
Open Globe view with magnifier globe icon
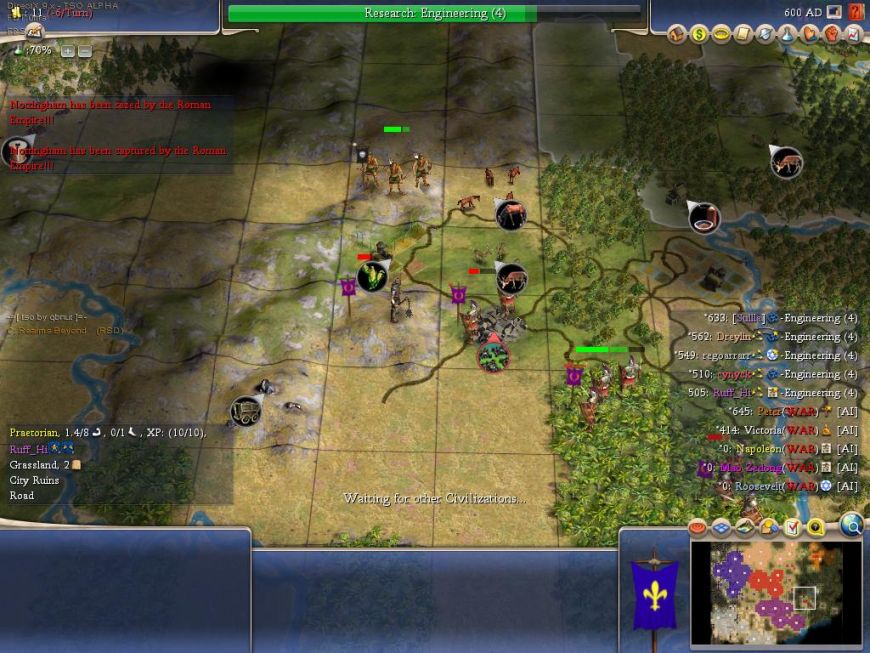point(851,525)
